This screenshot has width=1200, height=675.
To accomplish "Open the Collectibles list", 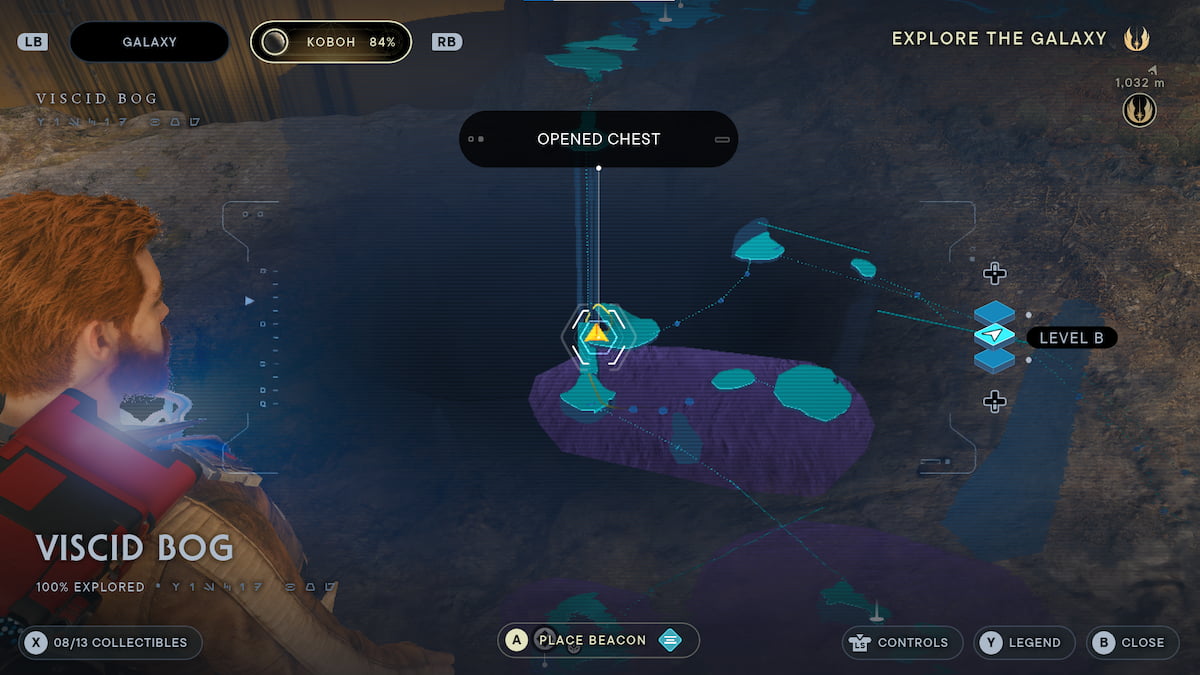I will point(111,642).
